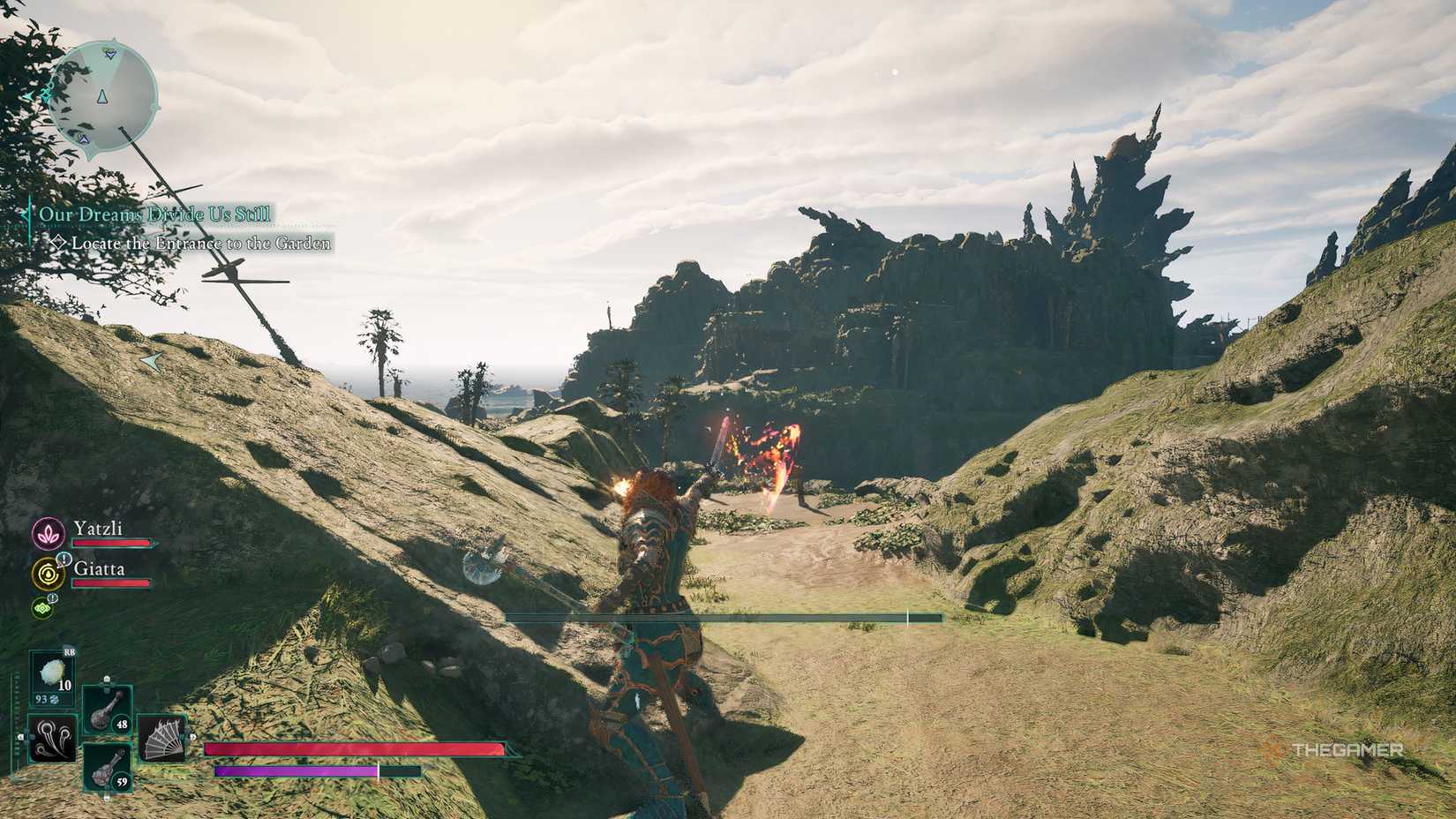Open the objective 'Locate the Entrance to the Garden'
Image resolution: width=1456 pixels, height=819 pixels.
click(199, 243)
